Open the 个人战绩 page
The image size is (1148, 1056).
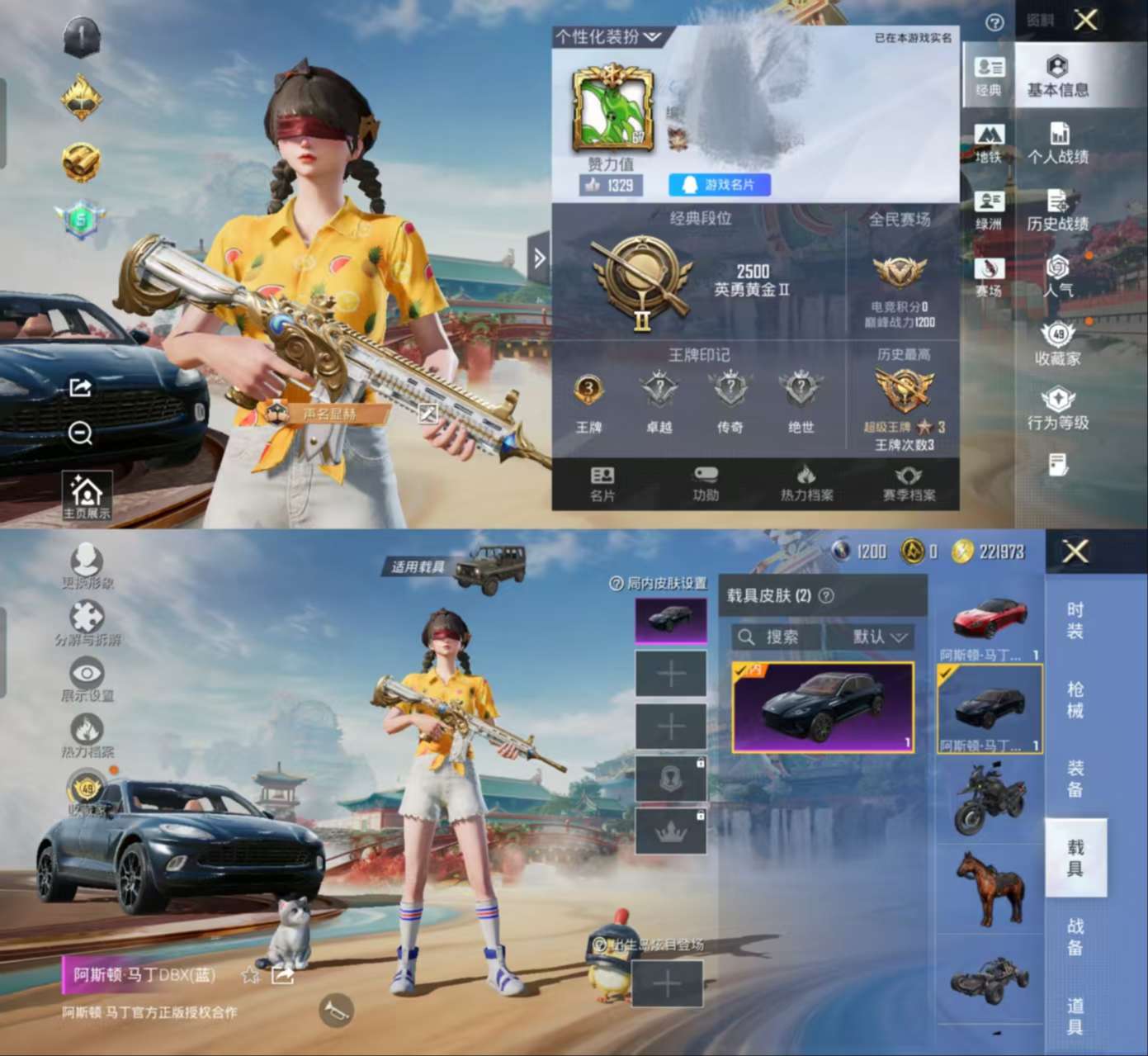1057,144
